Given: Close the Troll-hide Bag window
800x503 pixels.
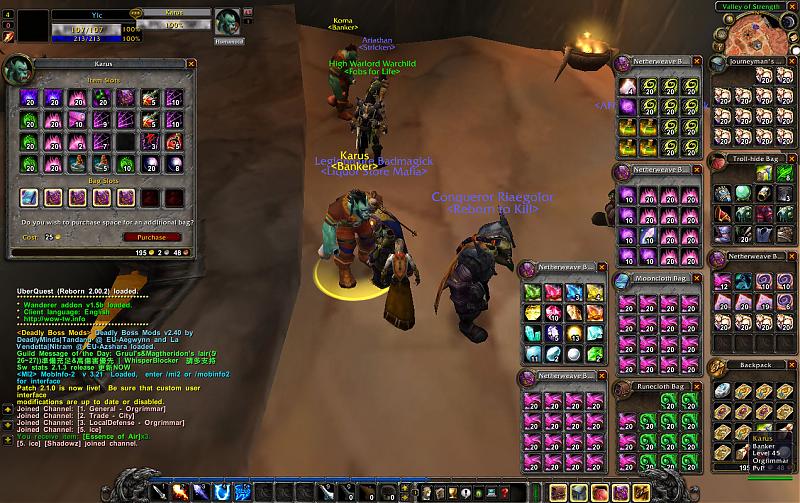Looking at the screenshot, I should pyautogui.click(x=793, y=158).
